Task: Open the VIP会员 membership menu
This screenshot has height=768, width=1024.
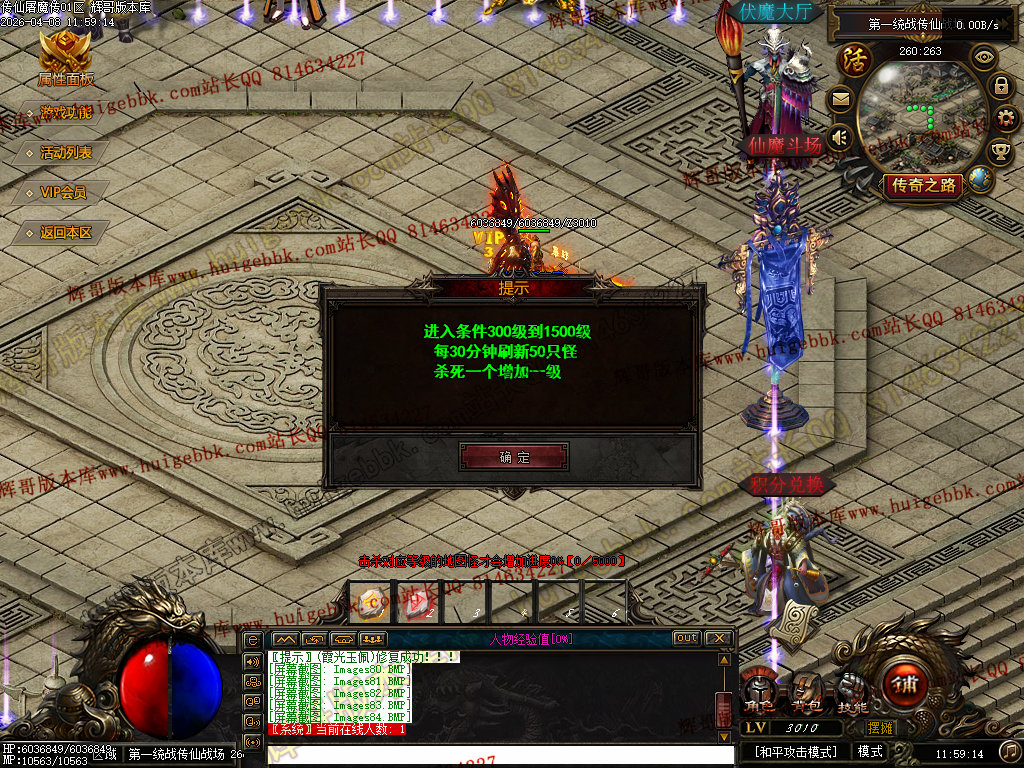Action: [63, 192]
